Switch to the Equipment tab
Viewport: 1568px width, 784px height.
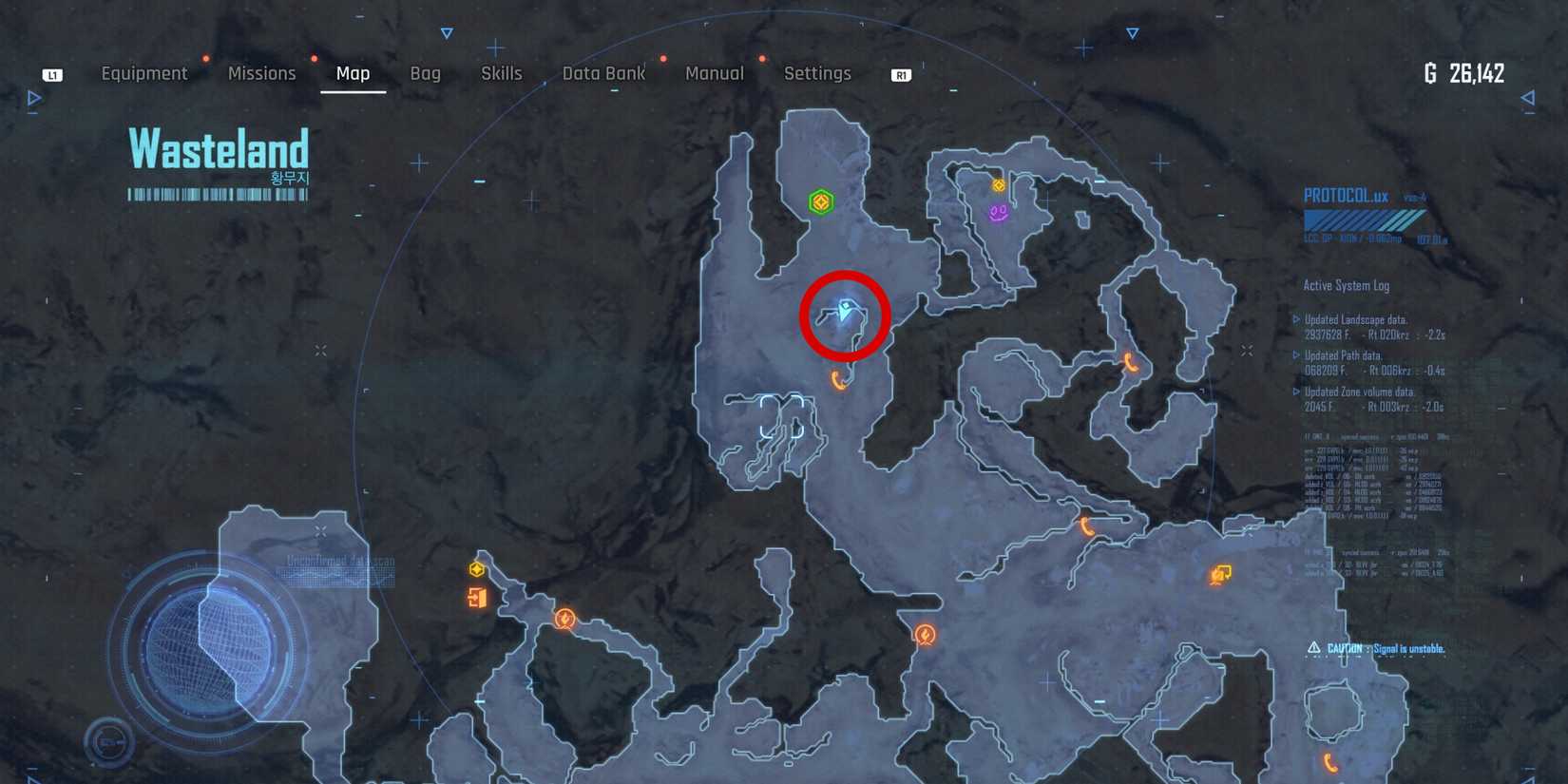144,73
